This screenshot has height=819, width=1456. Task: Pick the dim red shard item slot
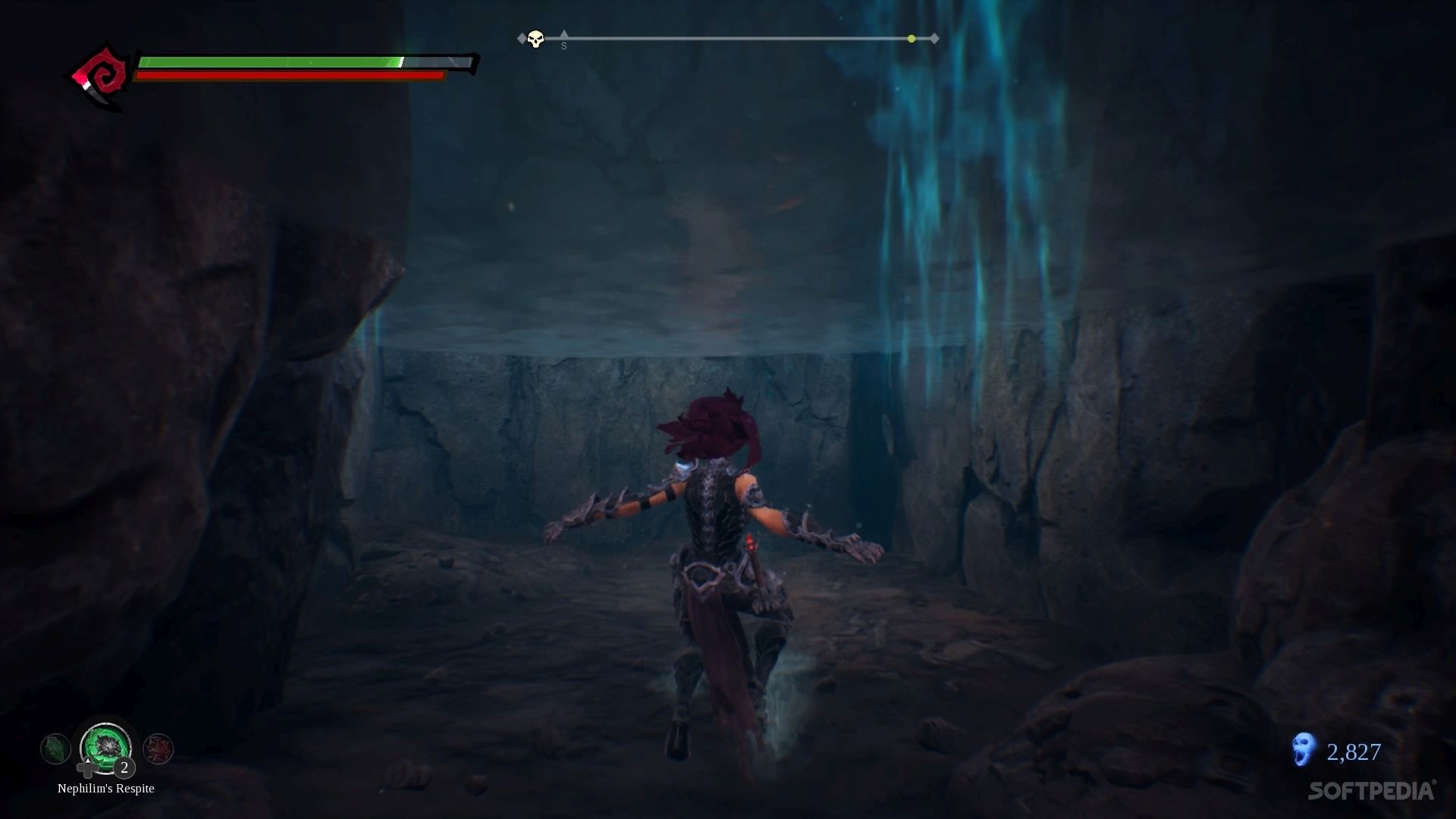coord(158,749)
